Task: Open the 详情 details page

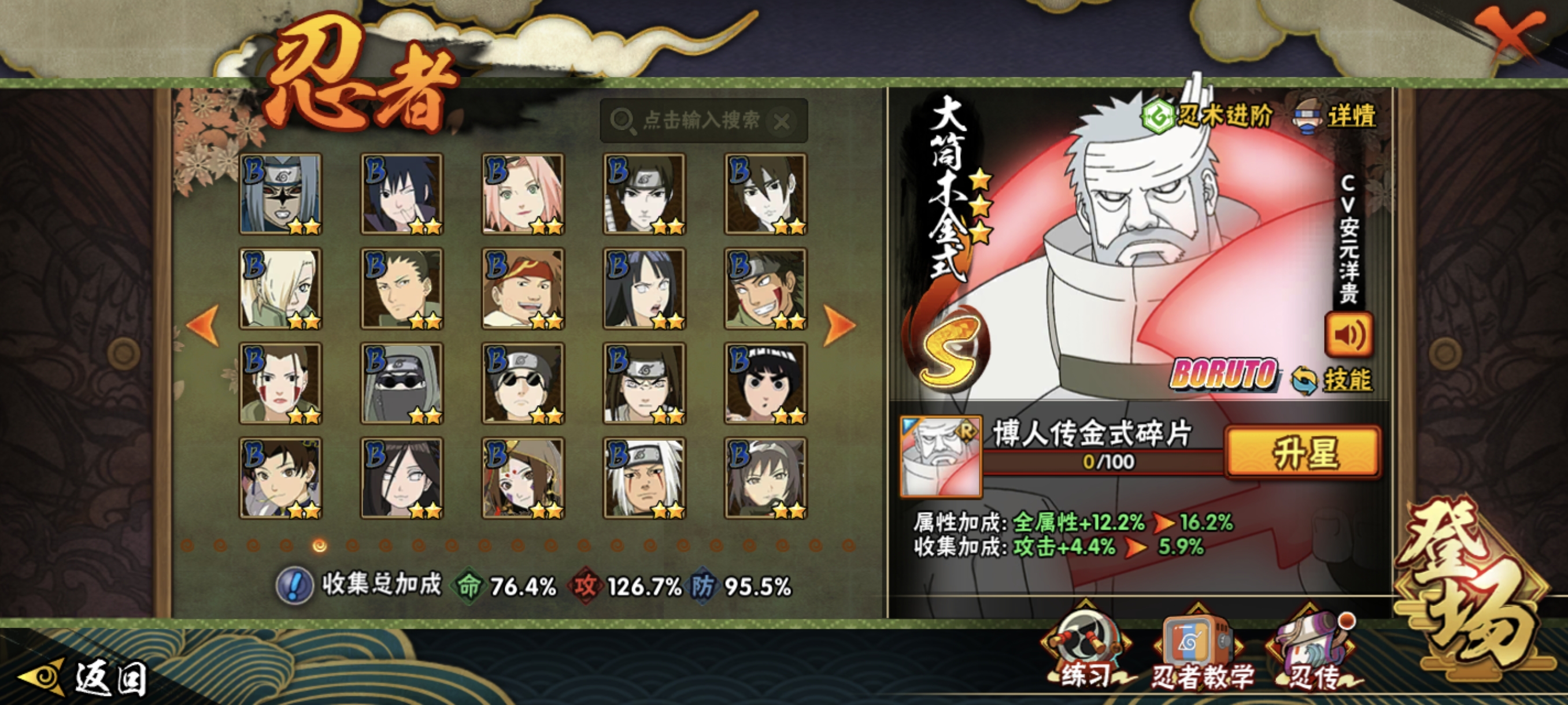Action: [1336, 117]
